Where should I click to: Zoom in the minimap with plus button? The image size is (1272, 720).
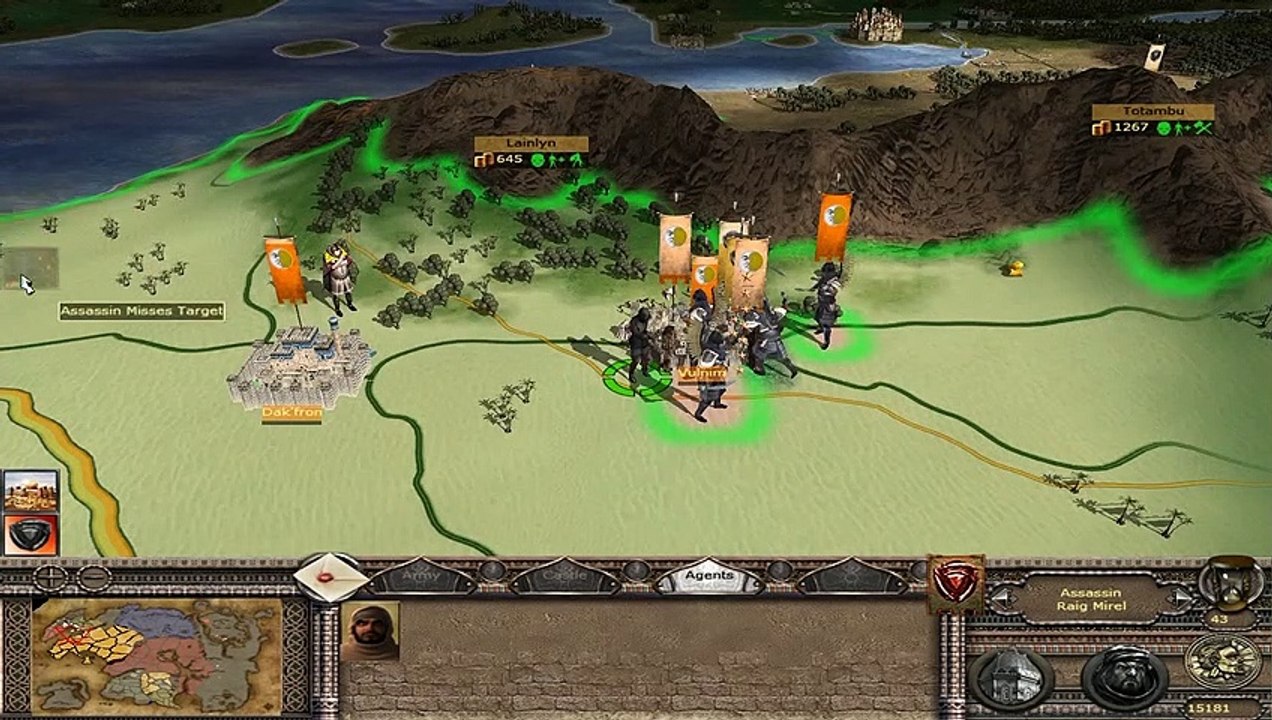(51, 577)
